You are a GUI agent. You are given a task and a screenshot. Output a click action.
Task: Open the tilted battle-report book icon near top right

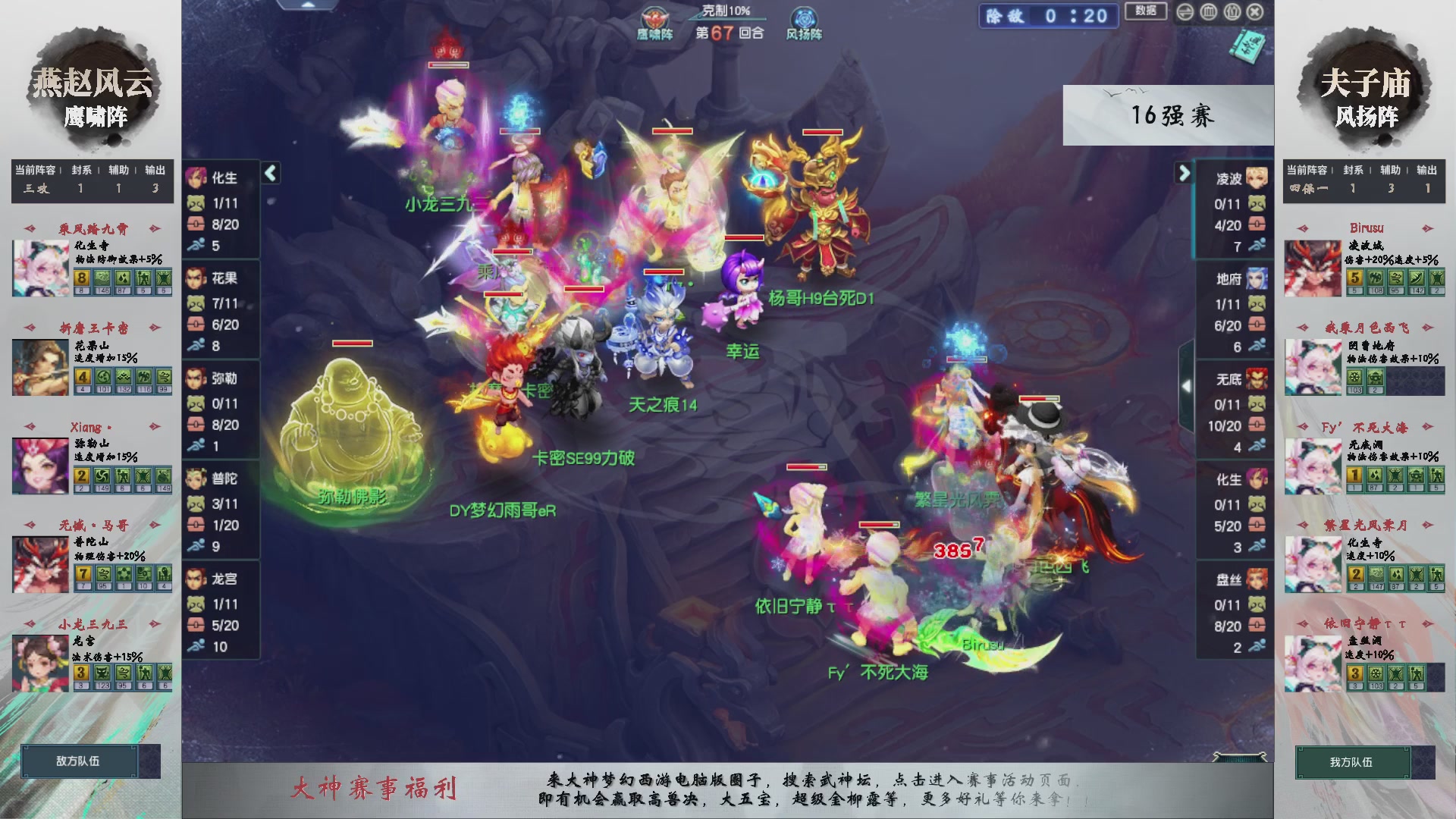pyautogui.click(x=1247, y=47)
